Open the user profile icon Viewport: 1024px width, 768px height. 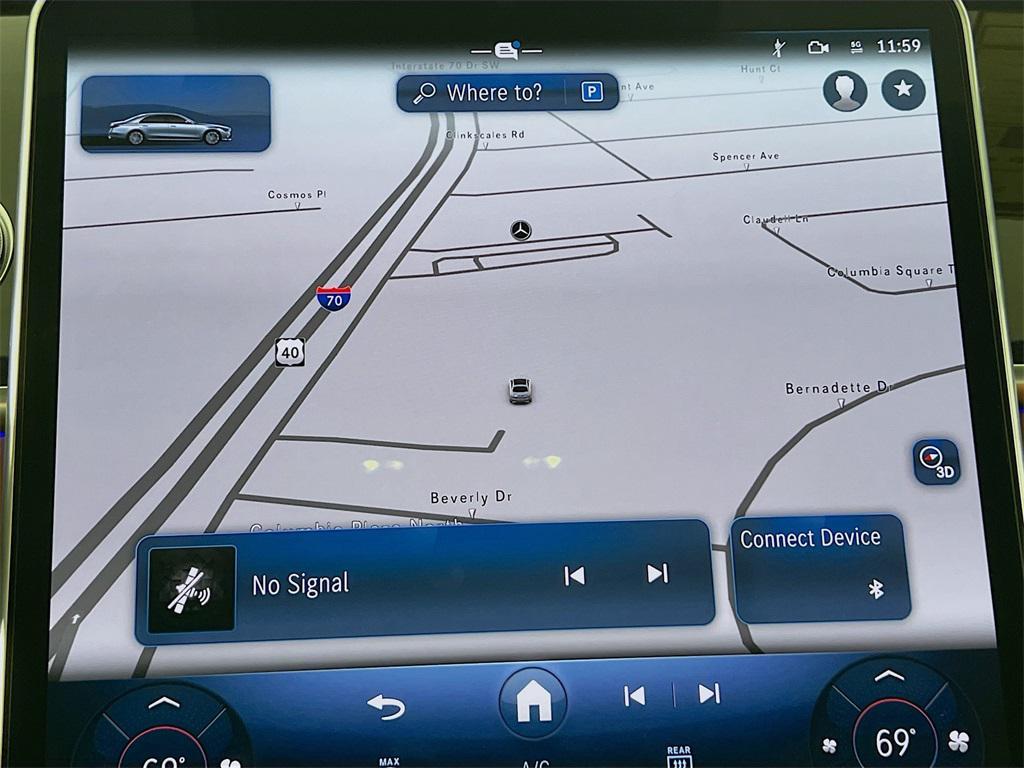coord(844,91)
